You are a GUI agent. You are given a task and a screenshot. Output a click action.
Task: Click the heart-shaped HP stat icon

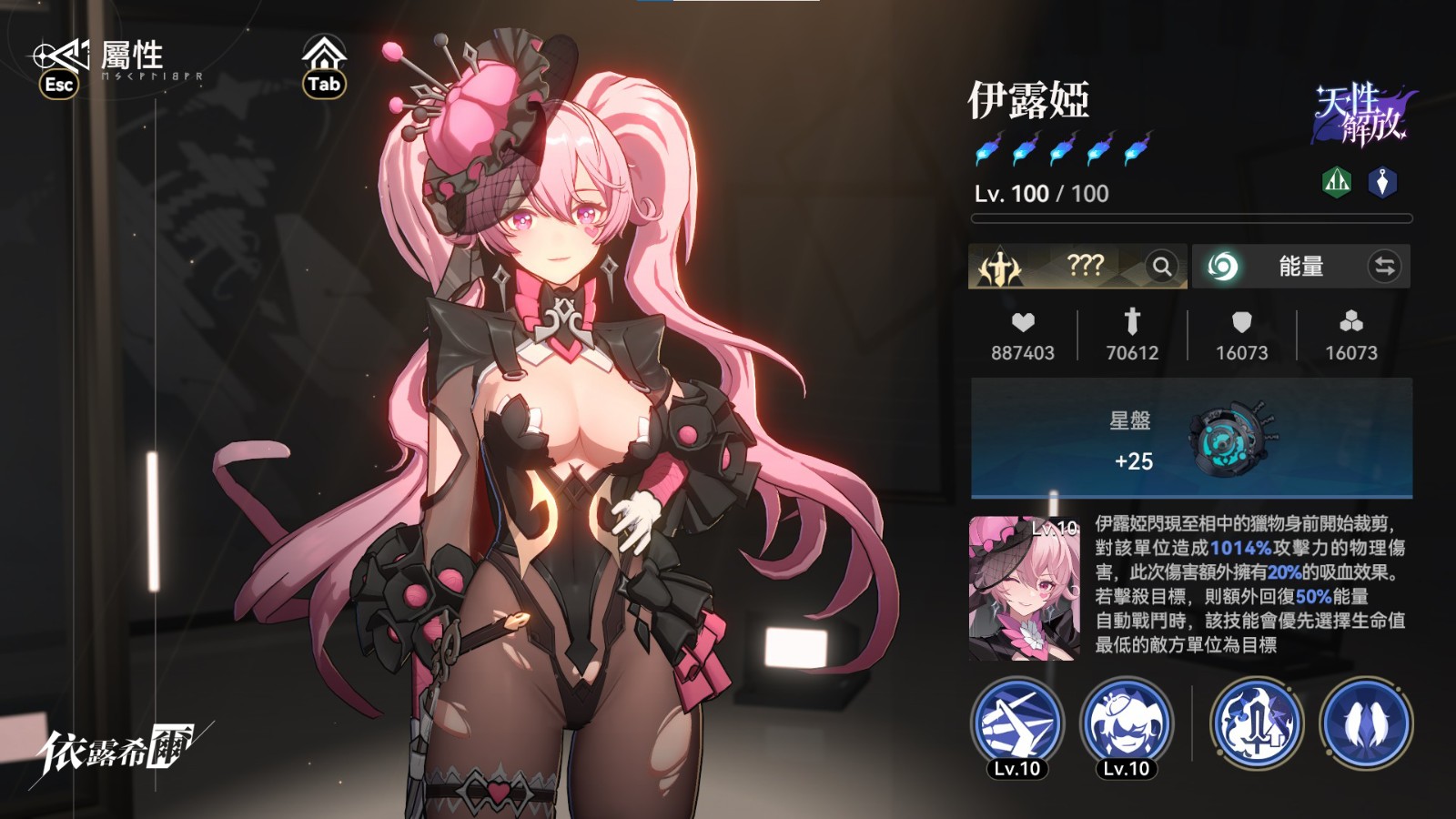1023,324
